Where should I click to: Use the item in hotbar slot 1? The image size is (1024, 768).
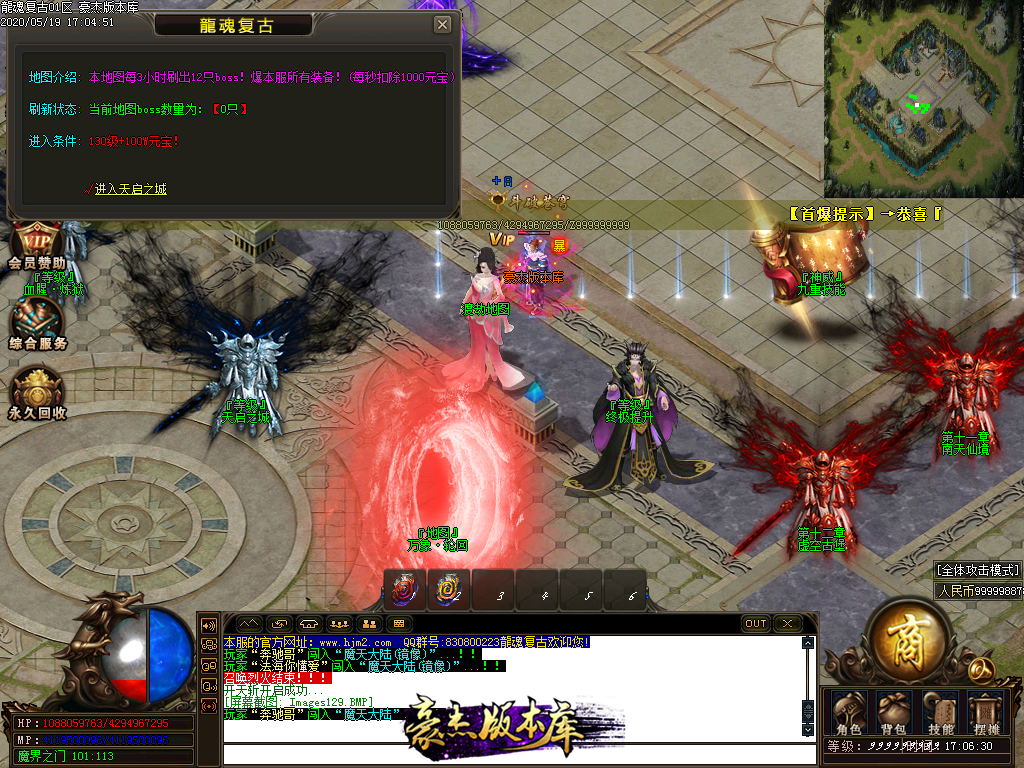tap(405, 591)
